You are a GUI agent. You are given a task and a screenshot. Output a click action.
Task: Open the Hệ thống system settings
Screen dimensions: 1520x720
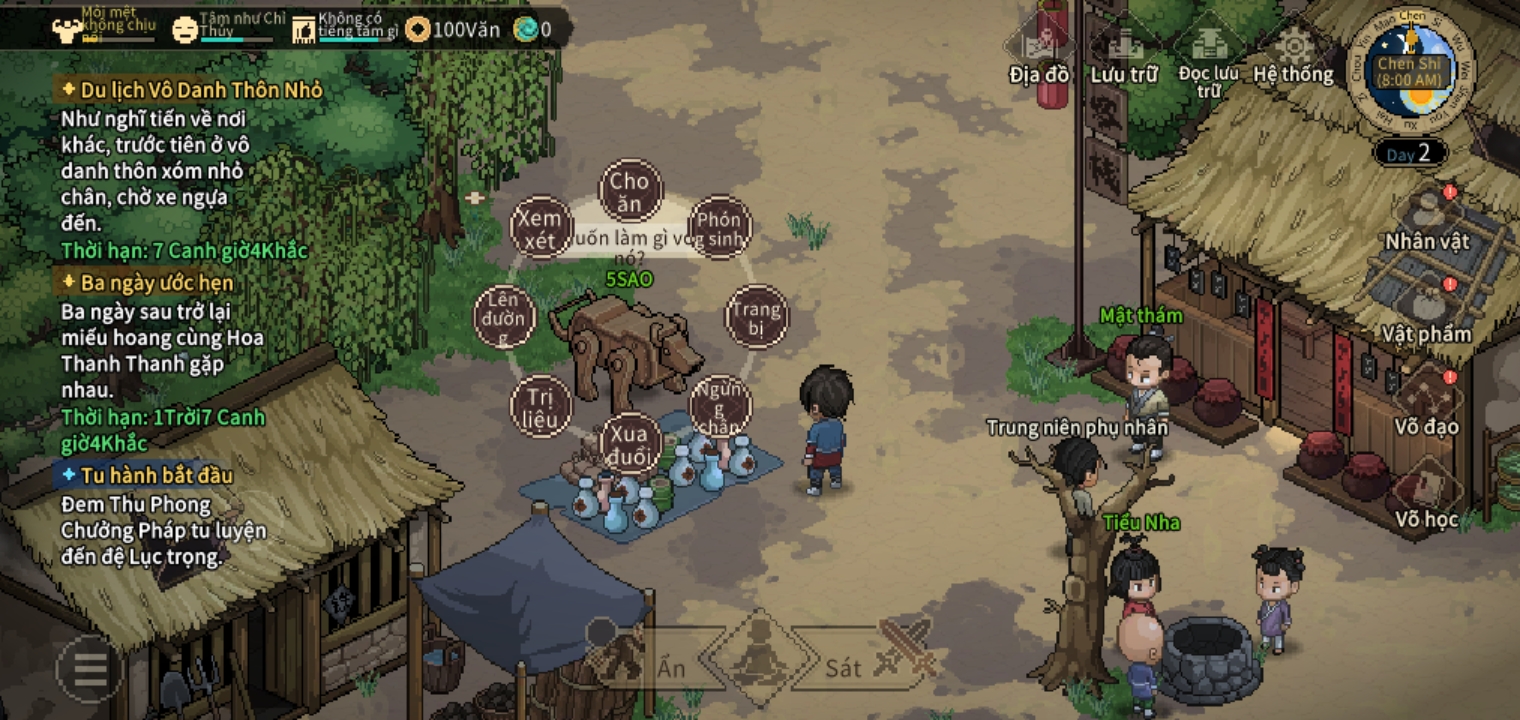[x=1294, y=55]
